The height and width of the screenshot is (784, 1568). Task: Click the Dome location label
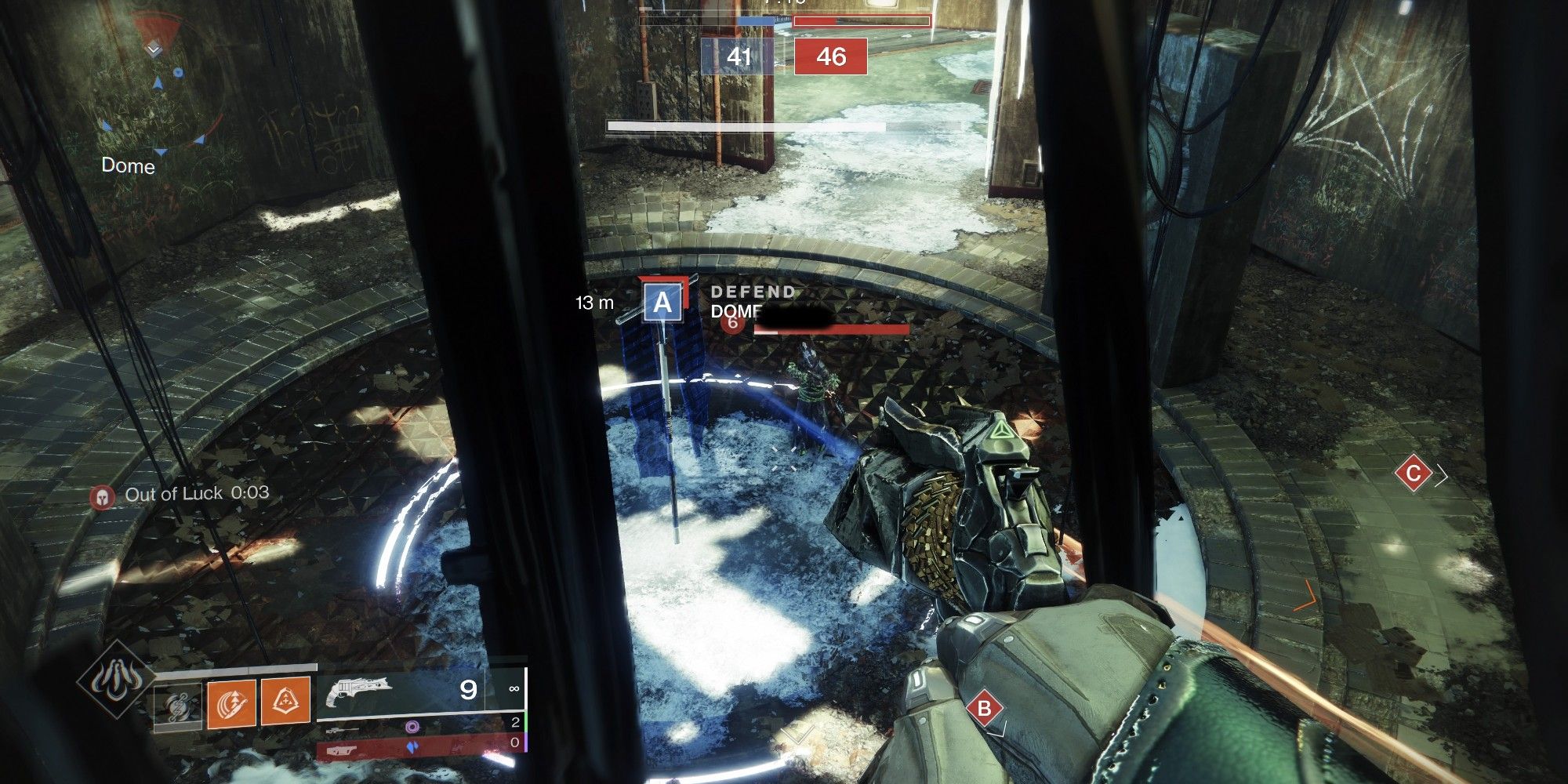tap(128, 166)
